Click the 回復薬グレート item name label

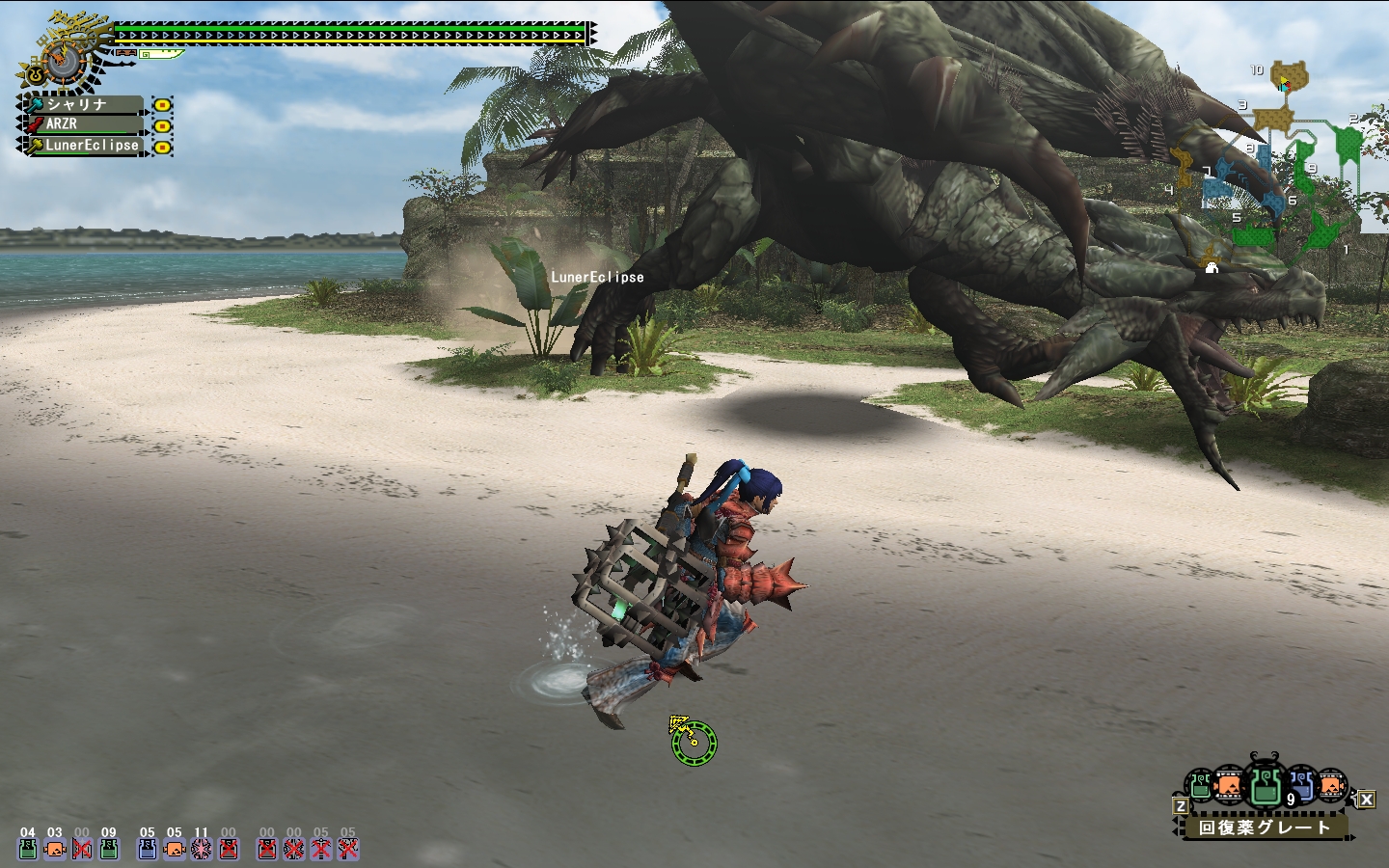click(1264, 827)
